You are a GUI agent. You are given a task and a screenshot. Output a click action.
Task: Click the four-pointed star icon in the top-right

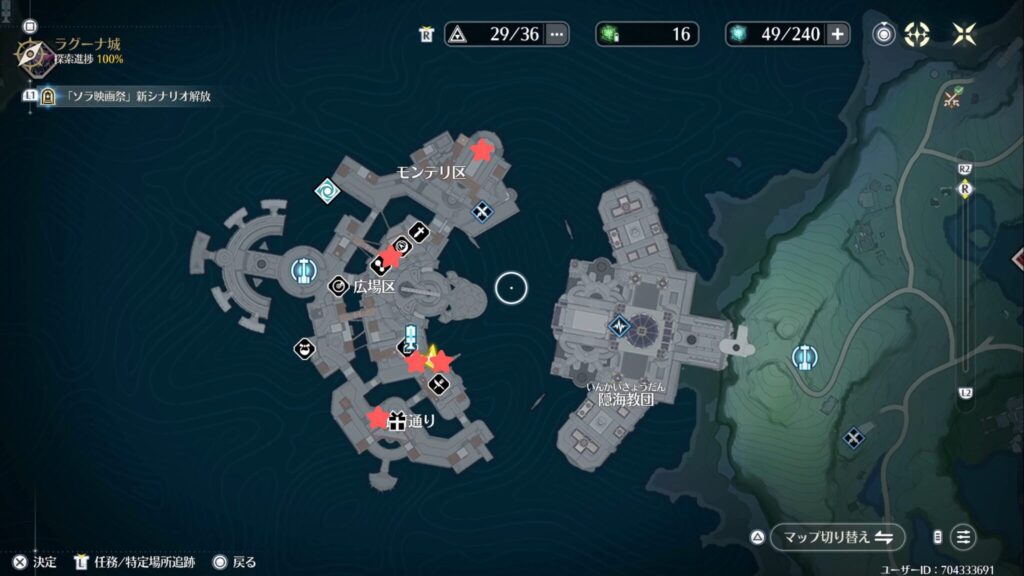(964, 34)
